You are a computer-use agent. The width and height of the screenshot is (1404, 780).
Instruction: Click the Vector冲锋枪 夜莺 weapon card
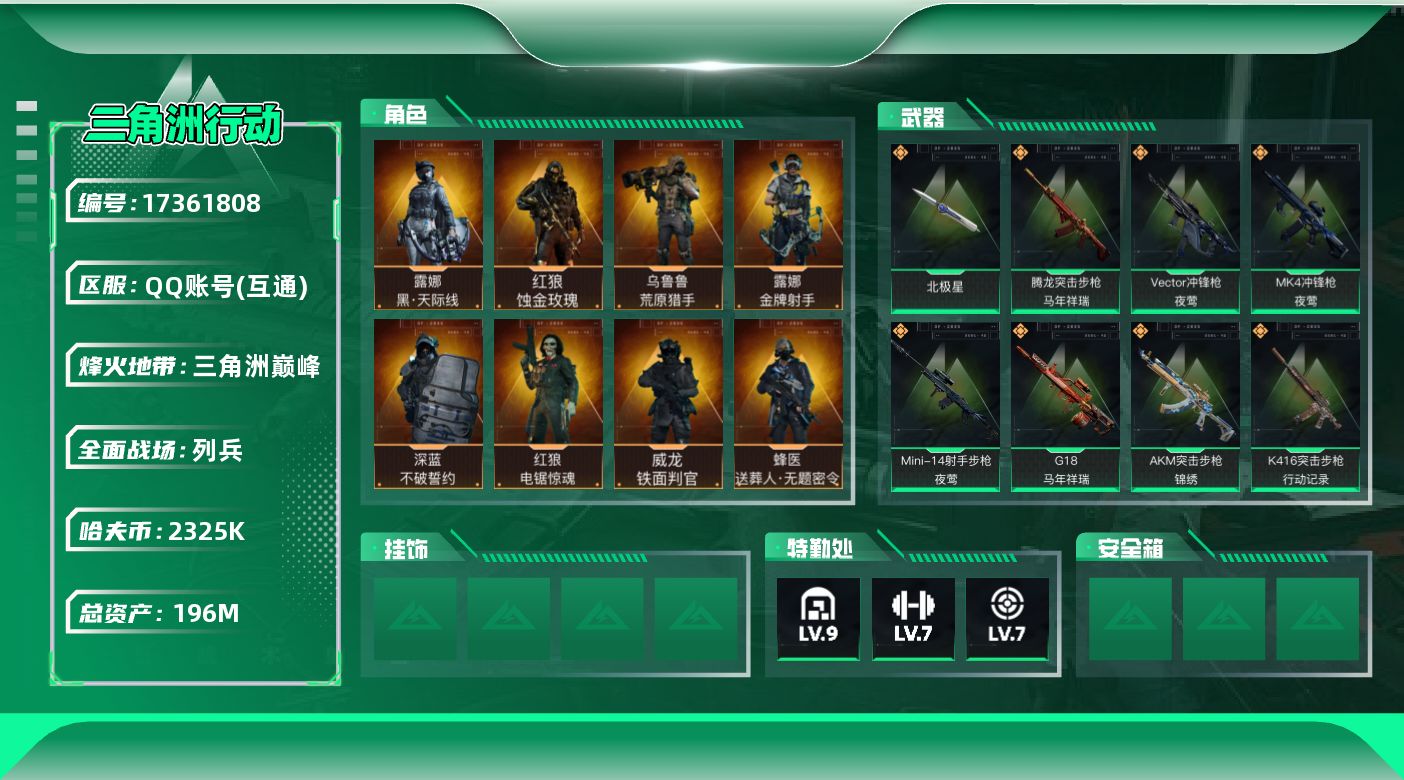click(x=1185, y=227)
